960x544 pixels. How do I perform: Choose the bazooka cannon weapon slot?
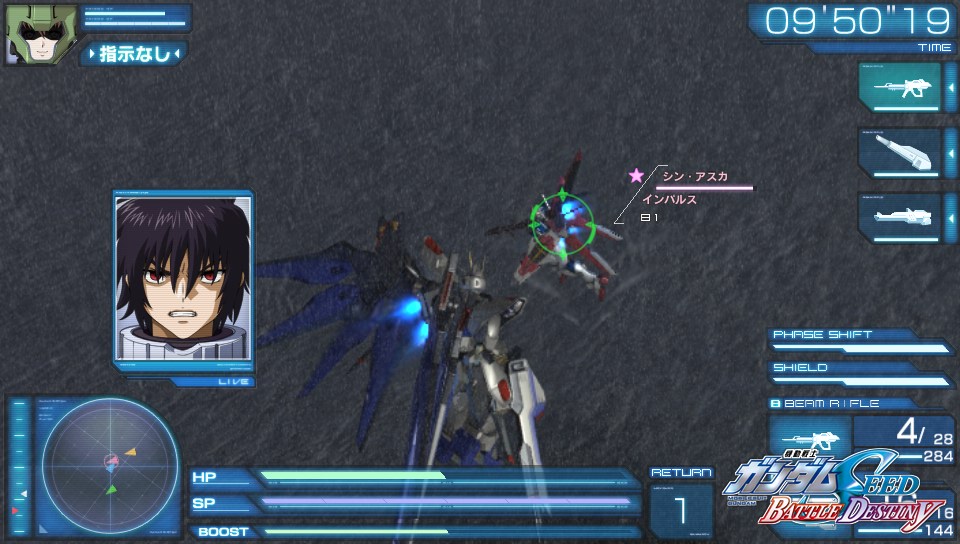[899, 153]
